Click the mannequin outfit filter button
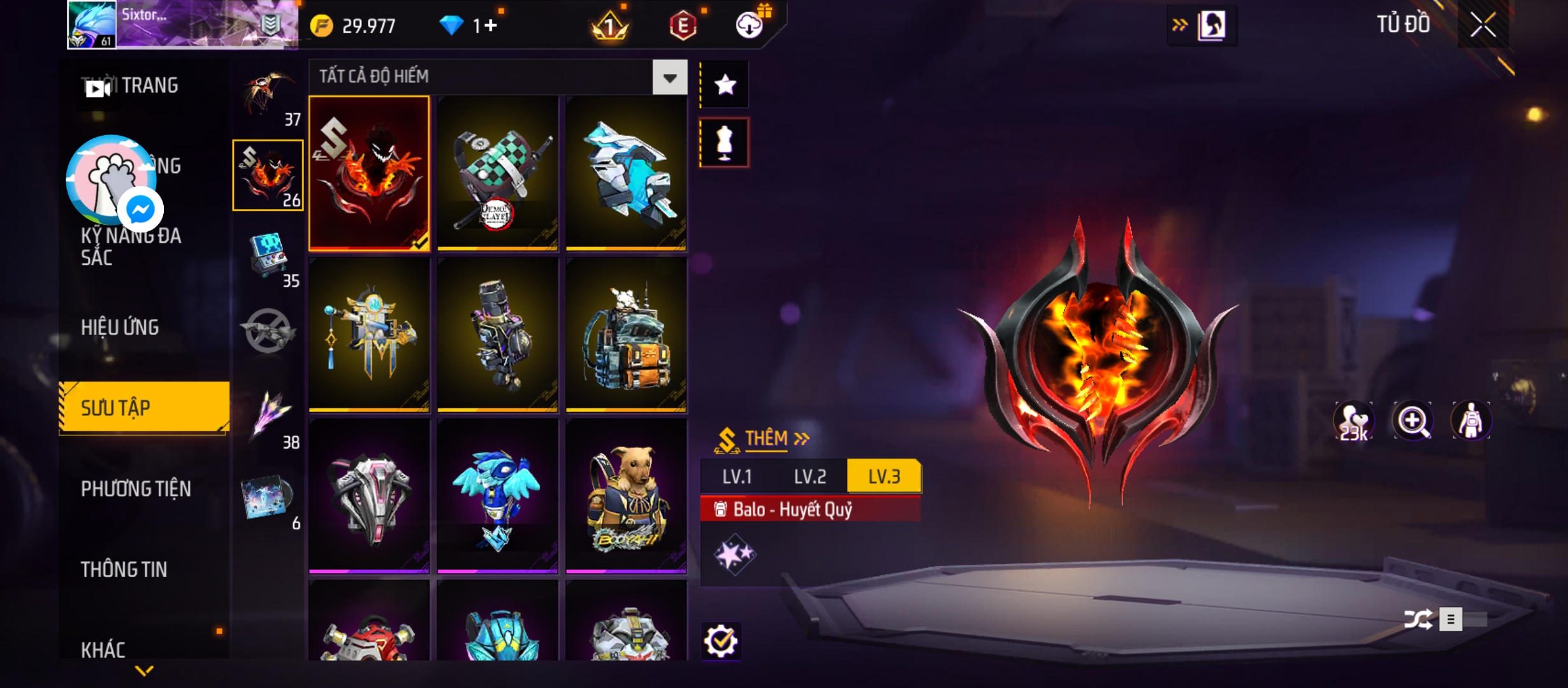The image size is (1568, 688). point(725,143)
